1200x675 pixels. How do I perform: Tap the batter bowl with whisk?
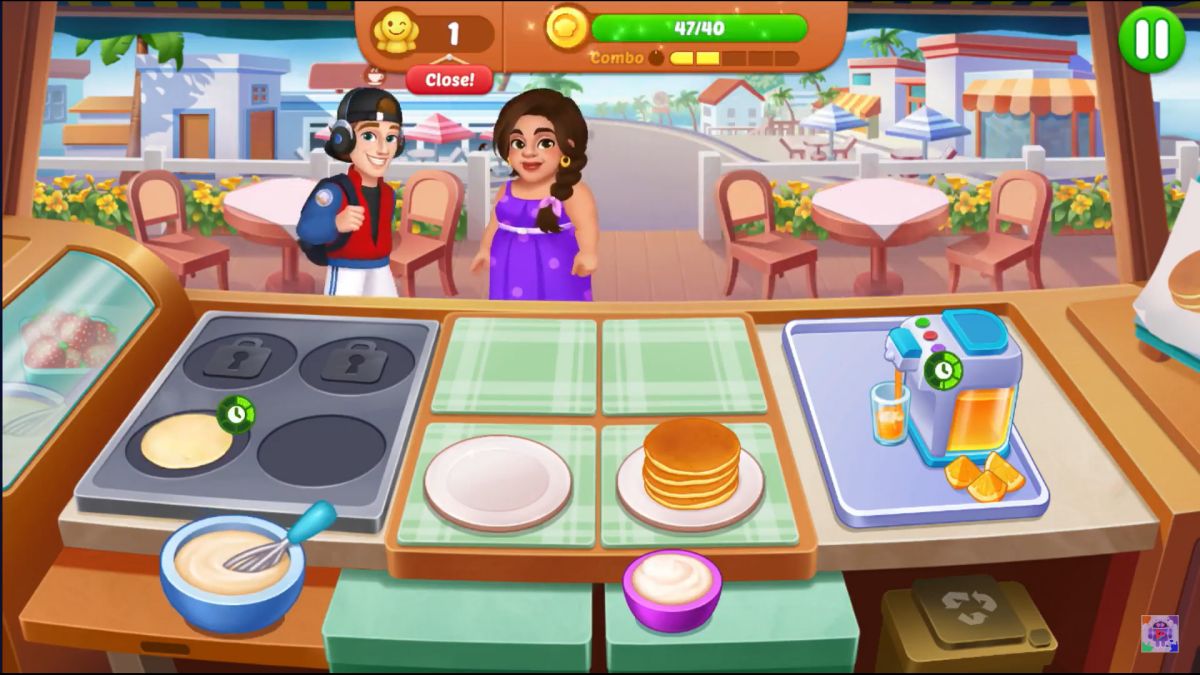232,567
